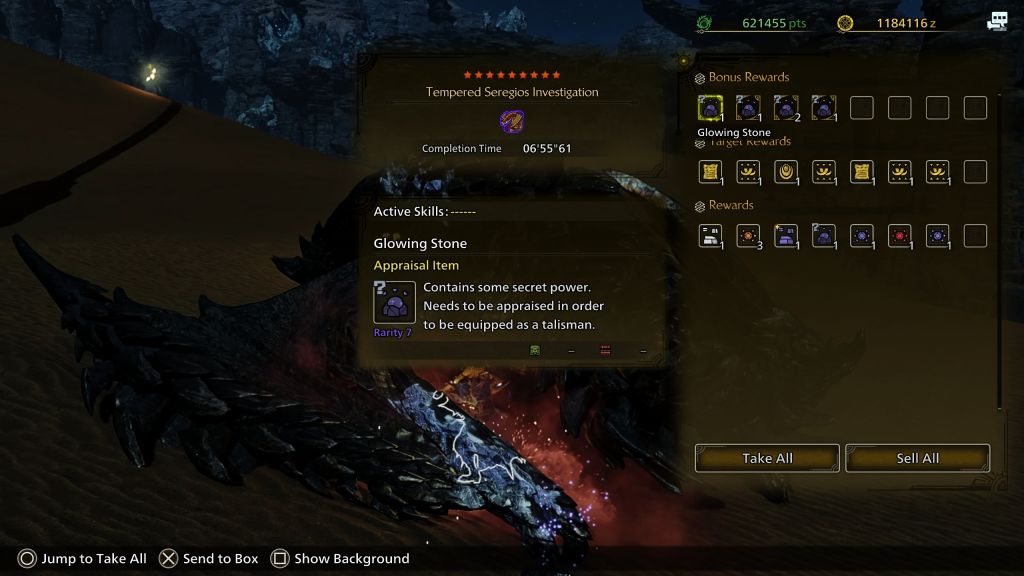Sell all quest rewards

(x=917, y=458)
